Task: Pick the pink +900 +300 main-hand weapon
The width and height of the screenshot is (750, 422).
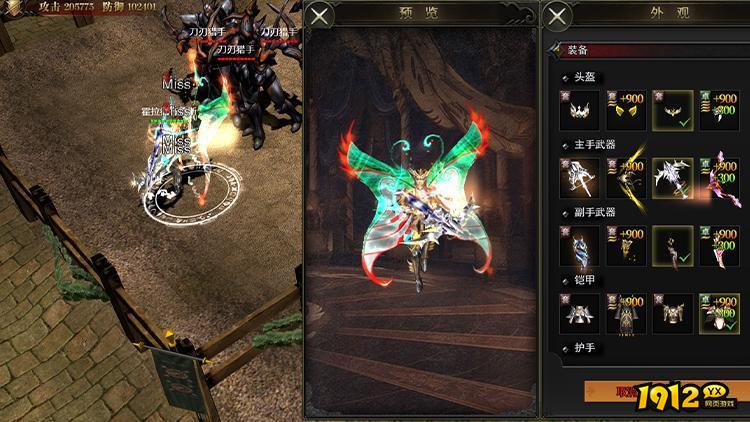Action: 720,178
